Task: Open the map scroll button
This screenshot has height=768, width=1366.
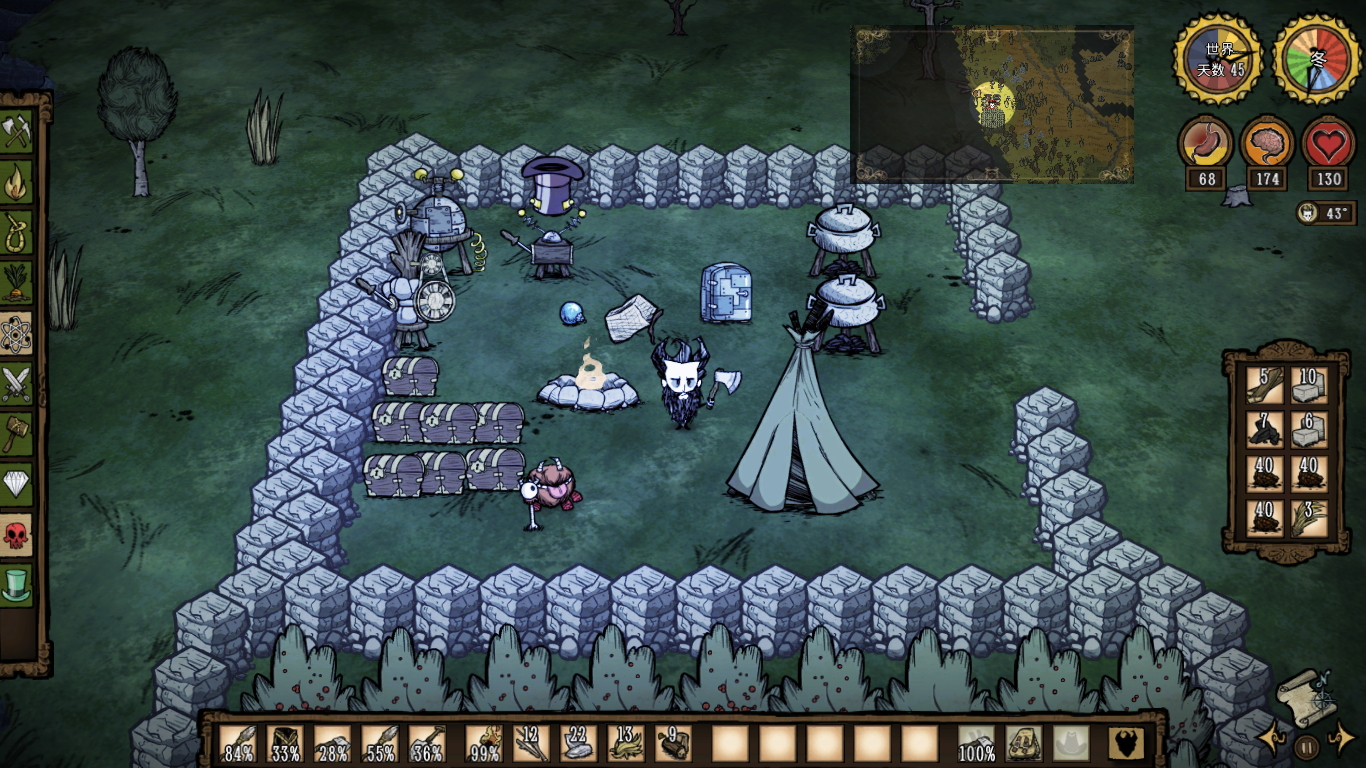Action: point(1301,697)
